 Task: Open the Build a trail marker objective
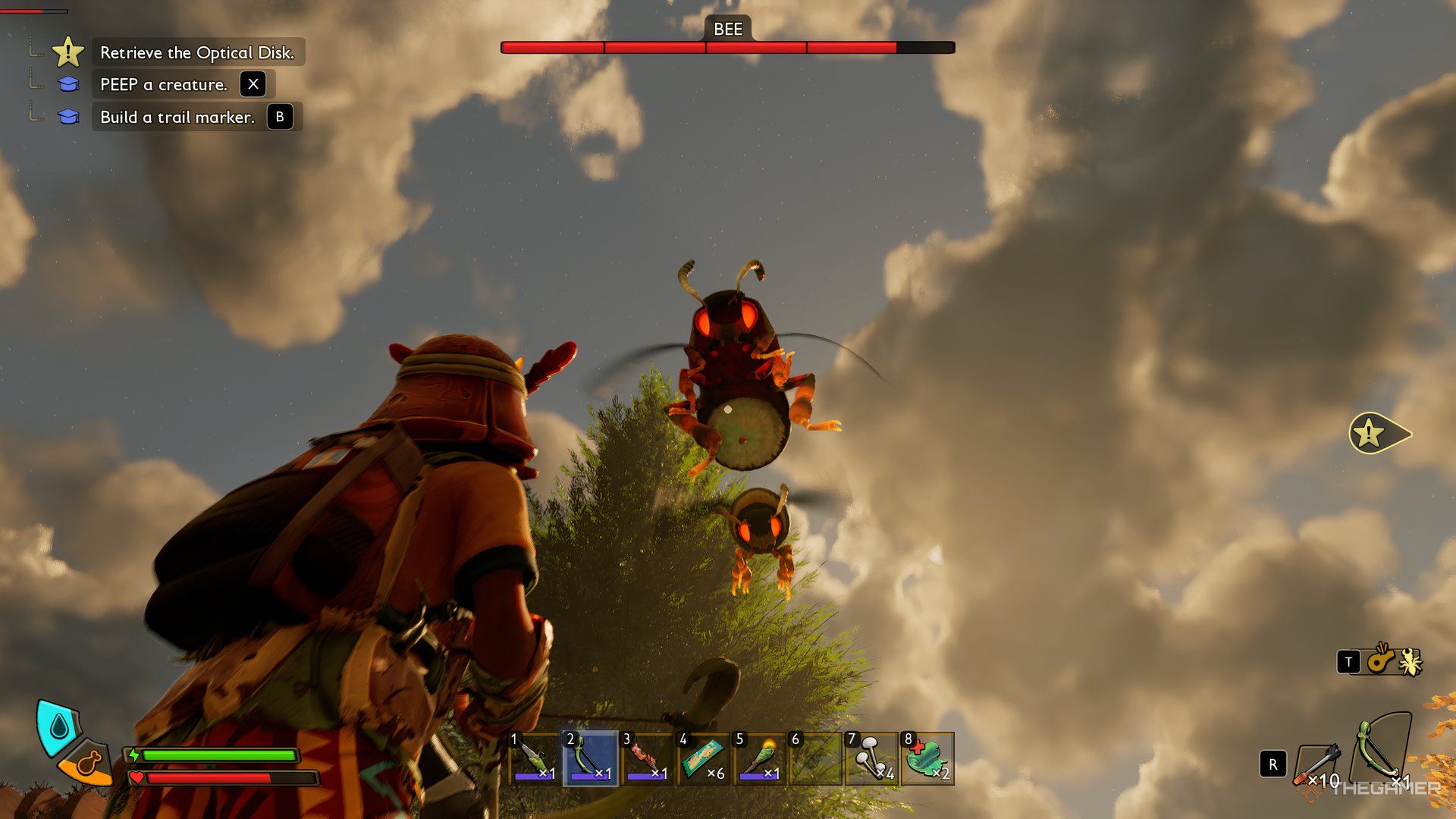tap(177, 117)
